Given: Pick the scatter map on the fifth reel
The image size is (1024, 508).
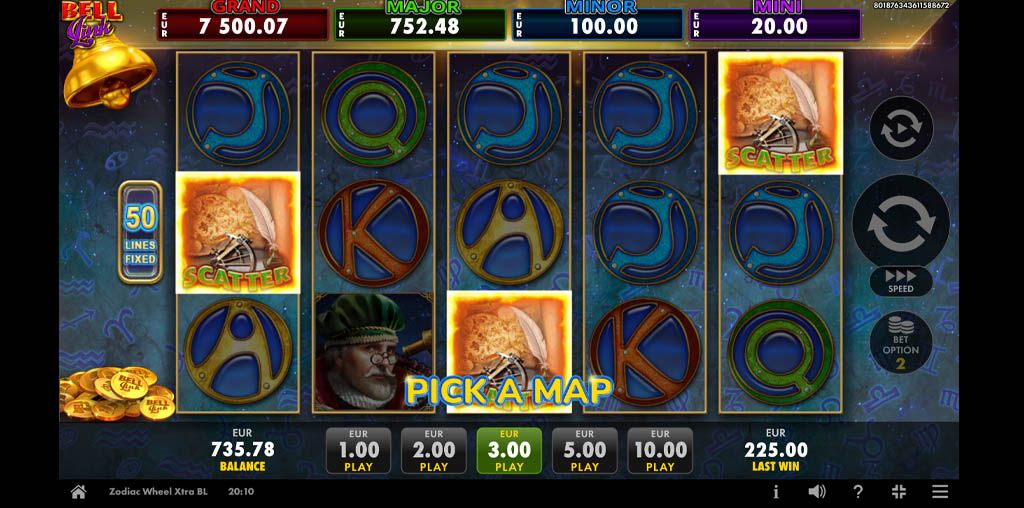Looking at the screenshot, I should 780,112.
